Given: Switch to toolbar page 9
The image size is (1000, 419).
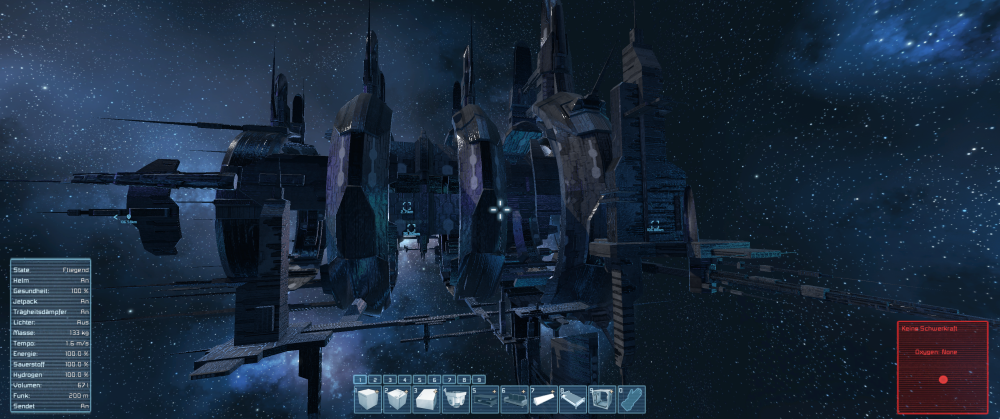Looking at the screenshot, I should [479, 380].
